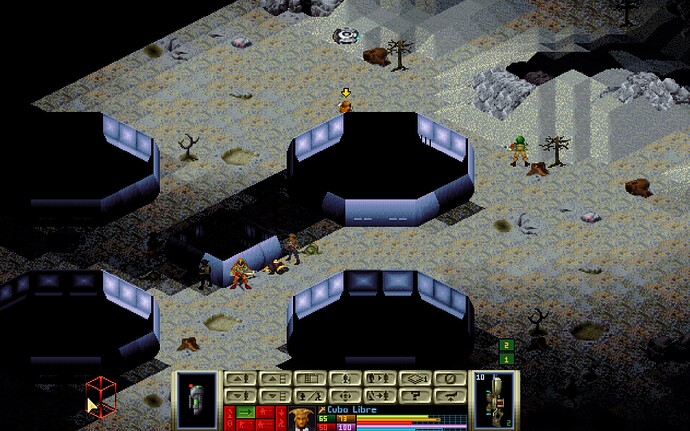Click the standing and running figures button
The height and width of the screenshot is (431, 690).
[309, 396]
